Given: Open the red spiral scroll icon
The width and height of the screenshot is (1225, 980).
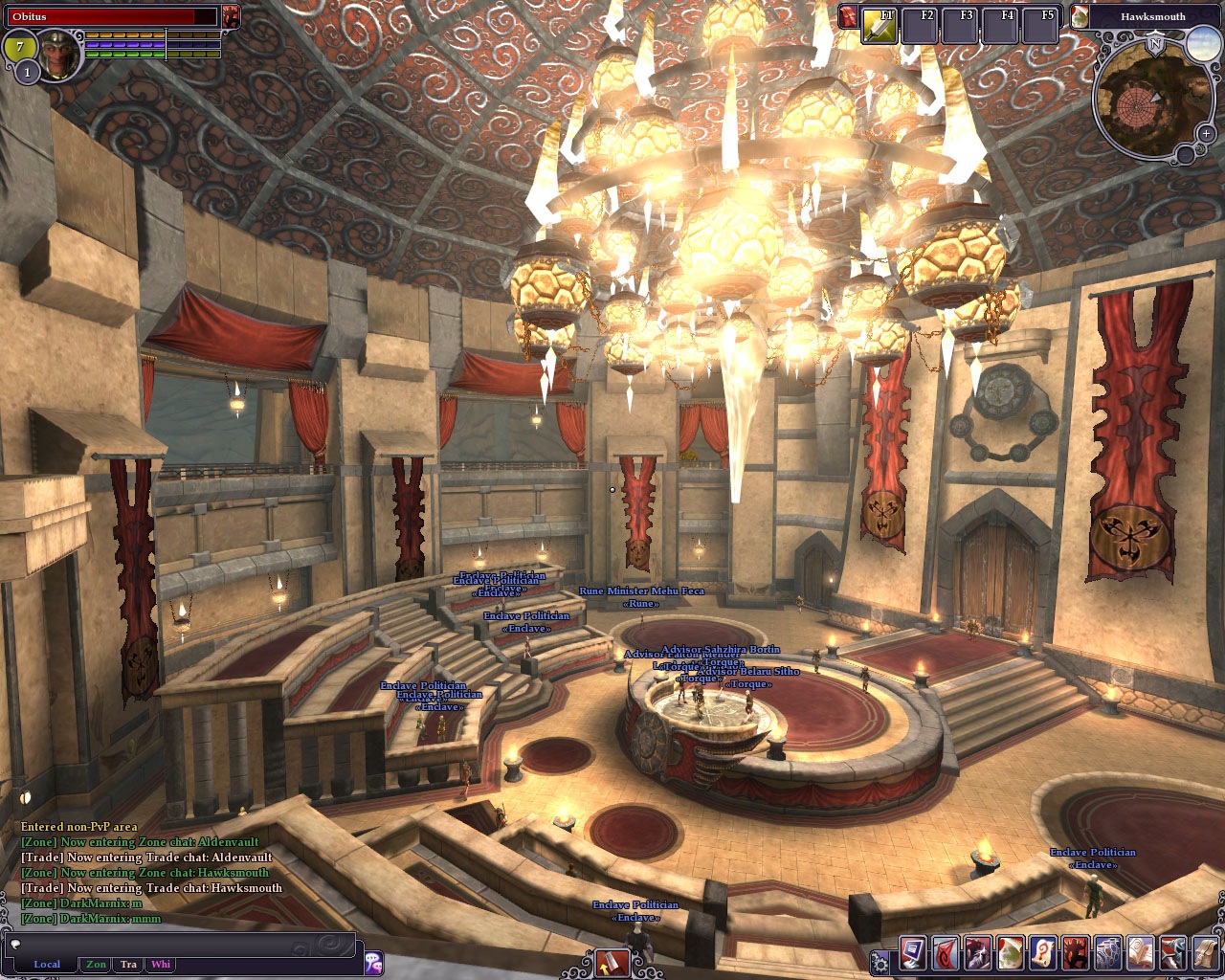Looking at the screenshot, I should click(1042, 954).
